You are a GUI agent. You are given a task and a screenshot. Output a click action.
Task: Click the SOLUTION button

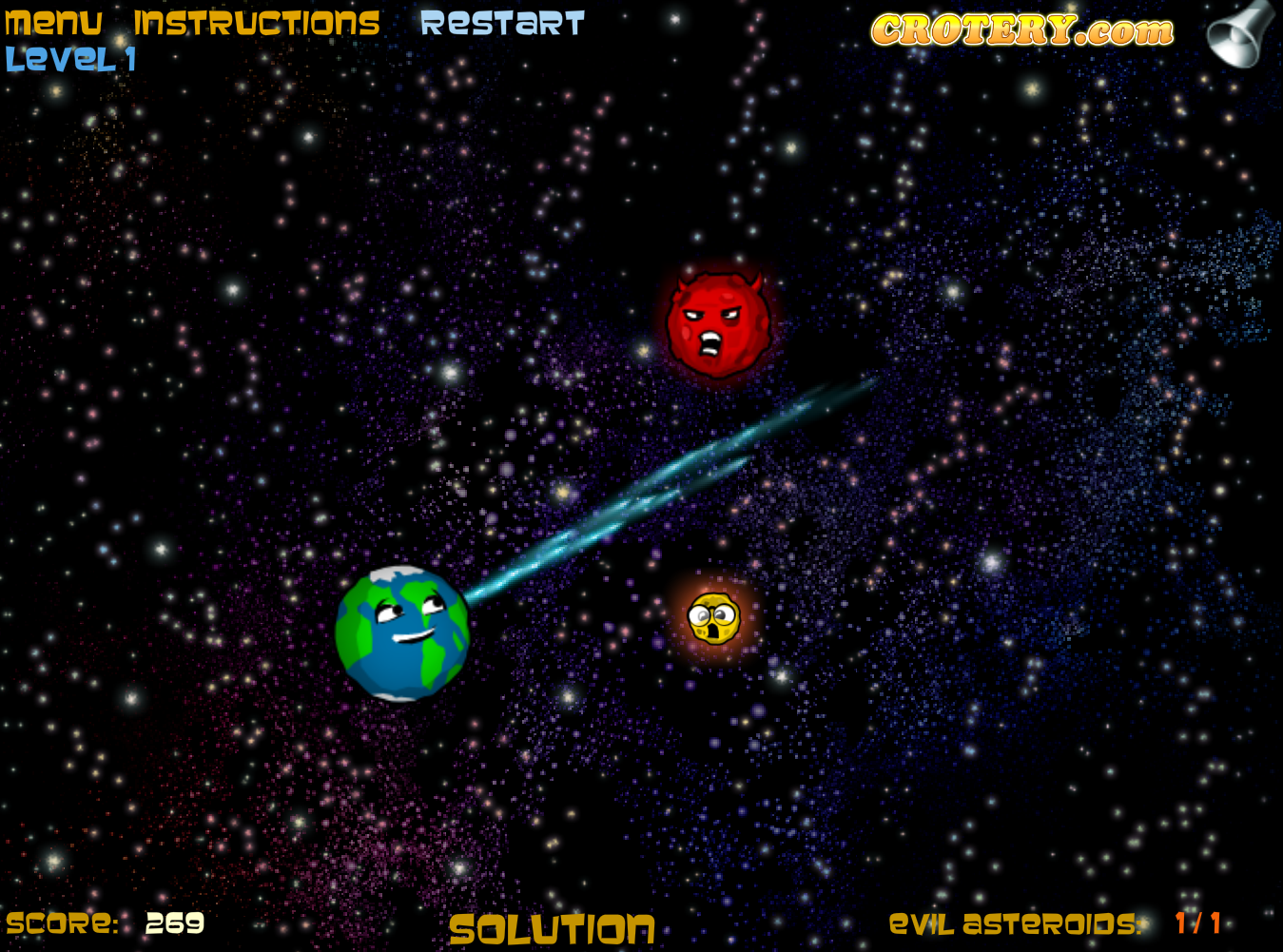tap(554, 927)
